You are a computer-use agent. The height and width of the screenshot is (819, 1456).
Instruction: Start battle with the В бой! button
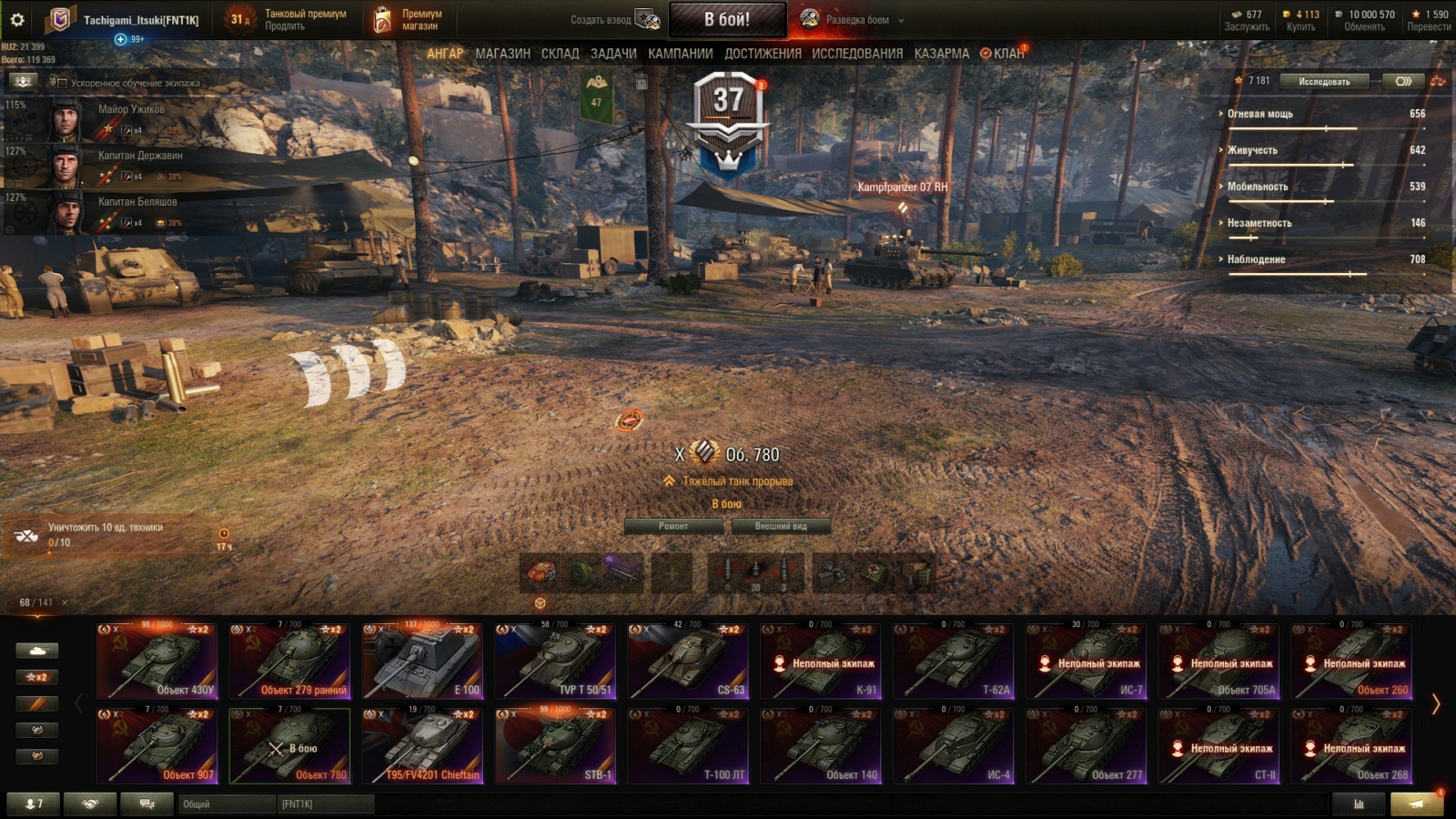click(727, 19)
